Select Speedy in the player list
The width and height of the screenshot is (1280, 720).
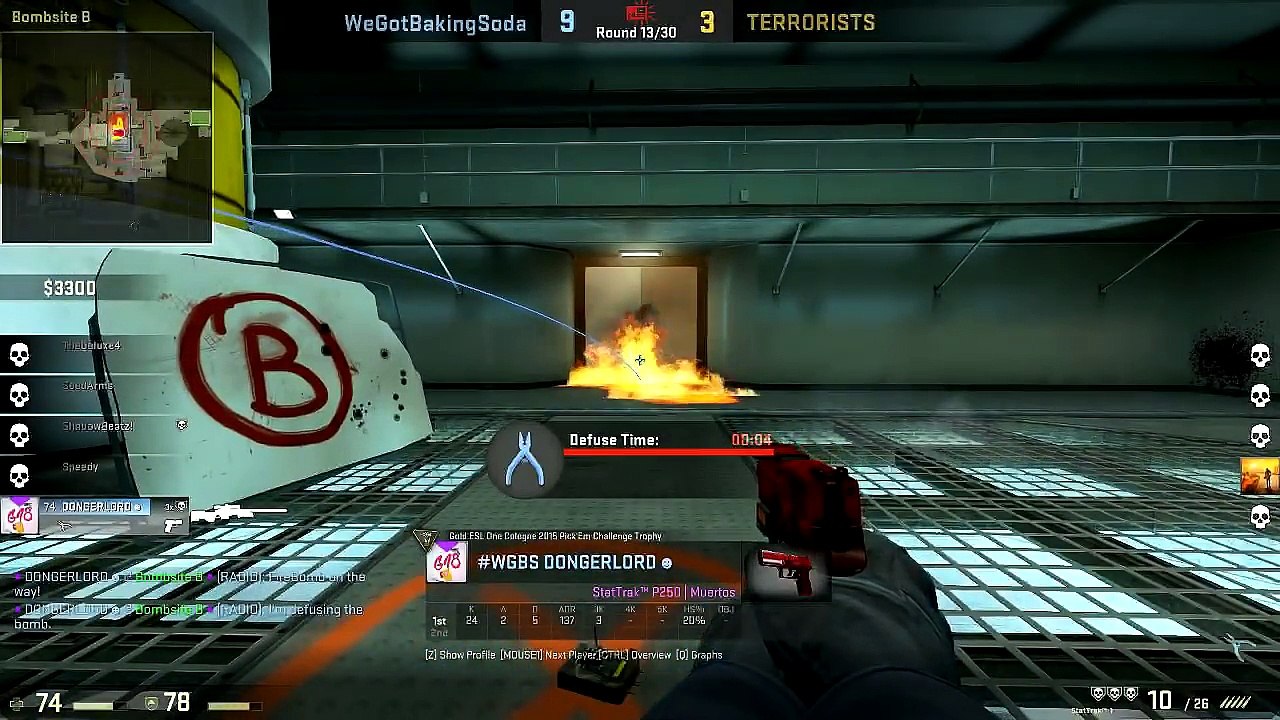(80, 467)
